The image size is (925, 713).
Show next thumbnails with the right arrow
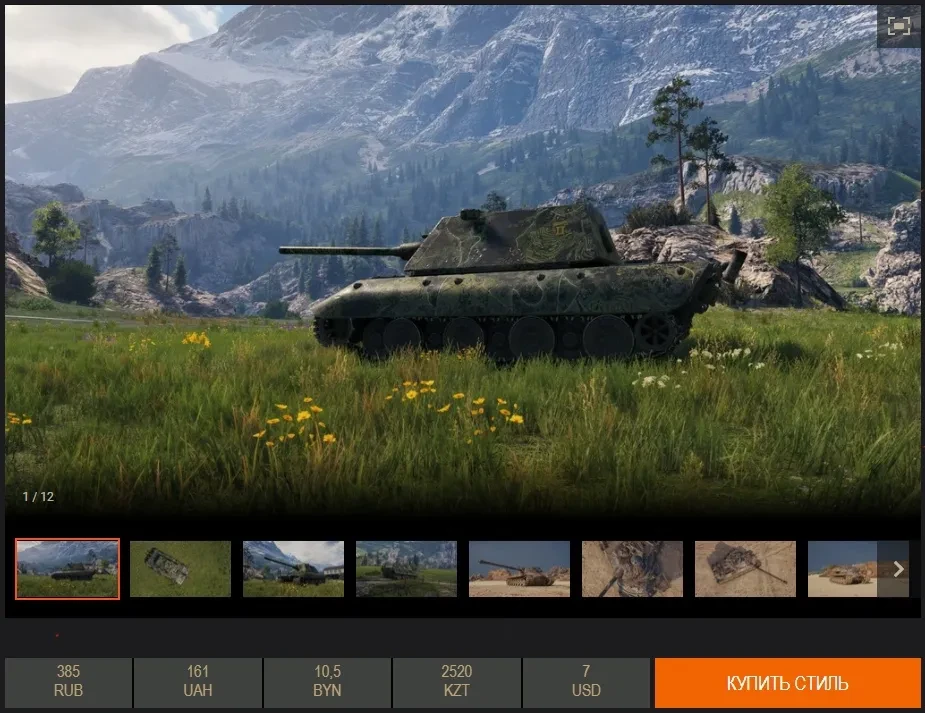898,569
